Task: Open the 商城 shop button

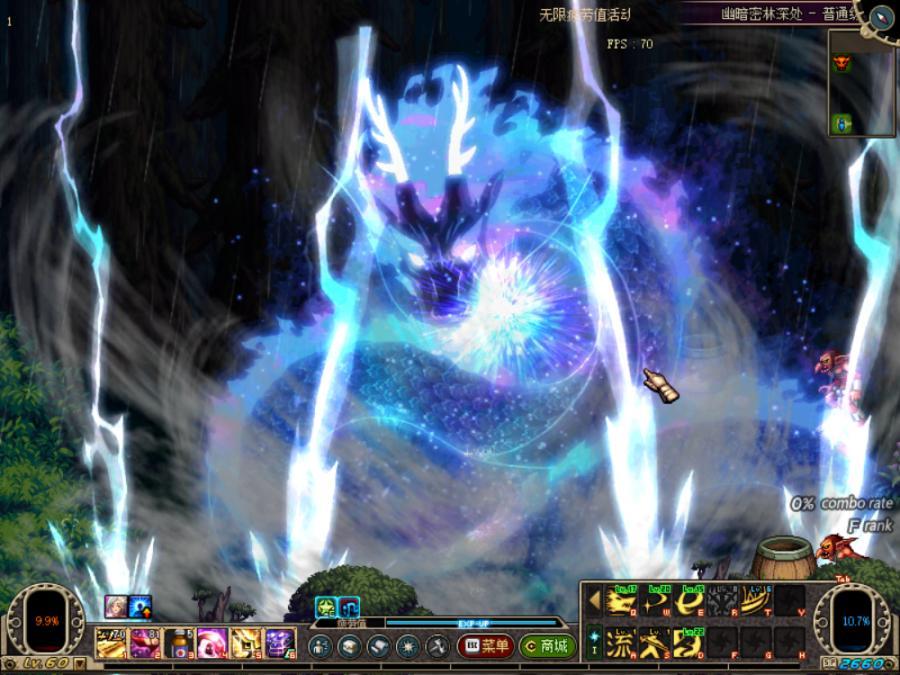Action: [547, 646]
